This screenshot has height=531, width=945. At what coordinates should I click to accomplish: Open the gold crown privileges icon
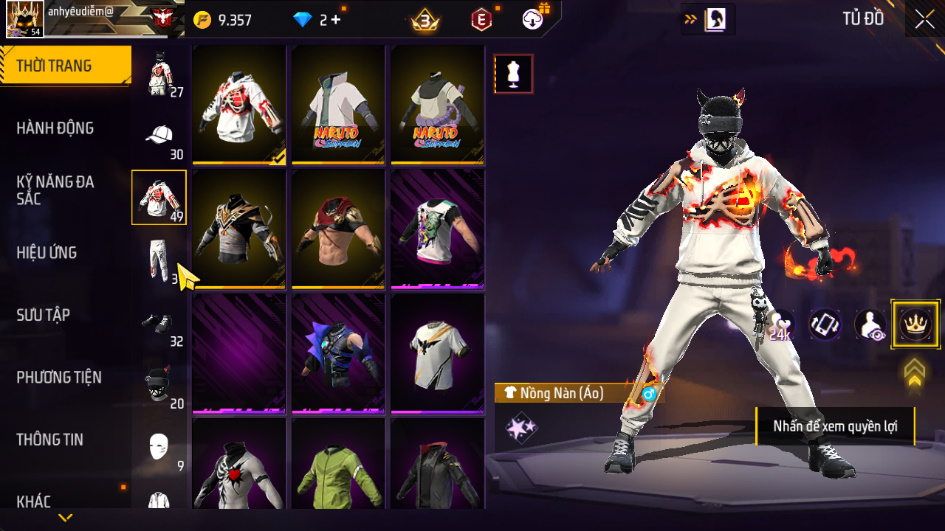coord(915,324)
